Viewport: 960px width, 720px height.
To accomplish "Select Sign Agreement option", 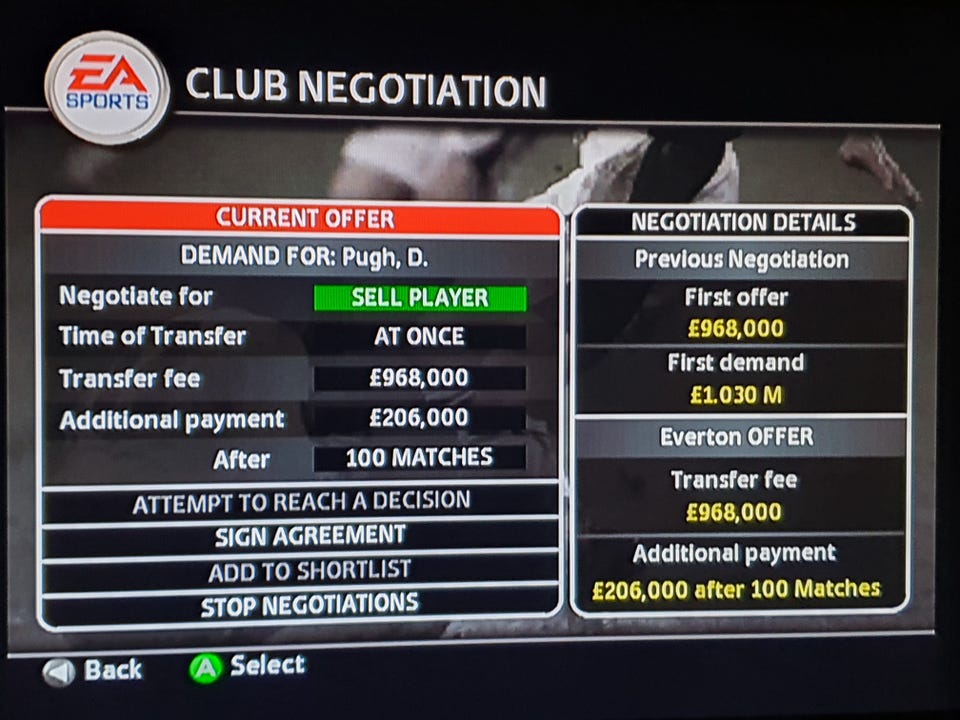I will 301,536.
